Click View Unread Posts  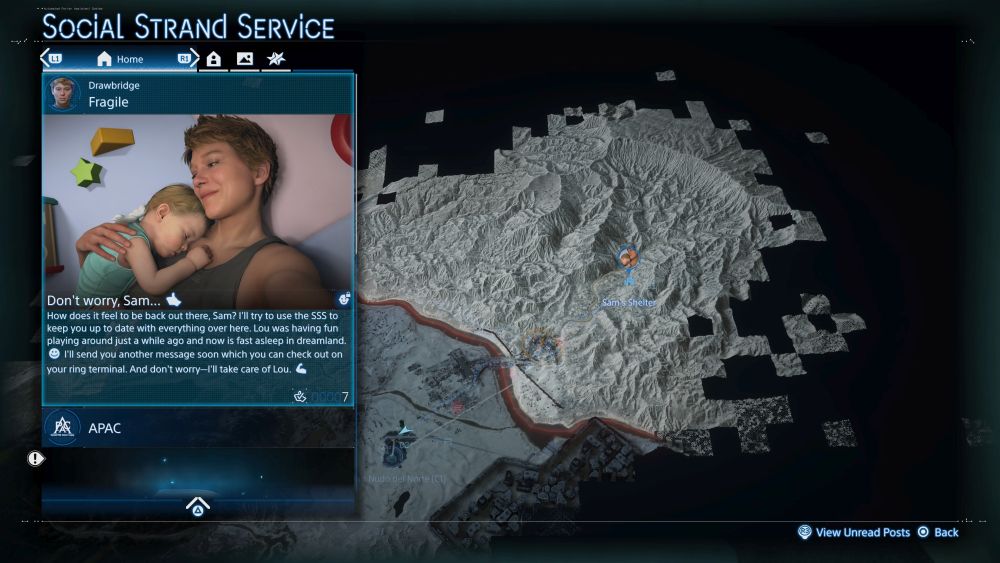pos(854,533)
